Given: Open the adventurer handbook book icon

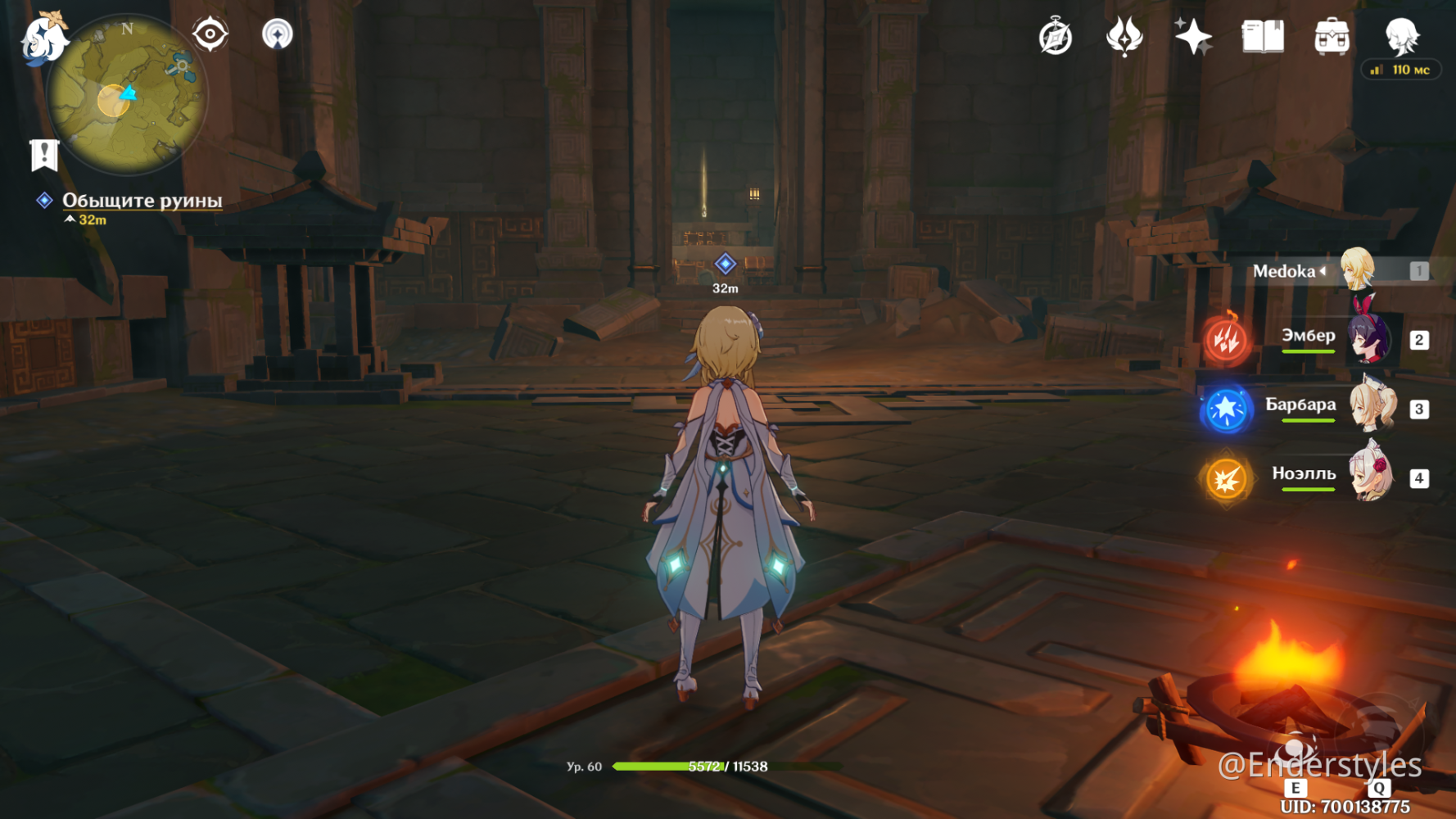Looking at the screenshot, I should [1263, 37].
